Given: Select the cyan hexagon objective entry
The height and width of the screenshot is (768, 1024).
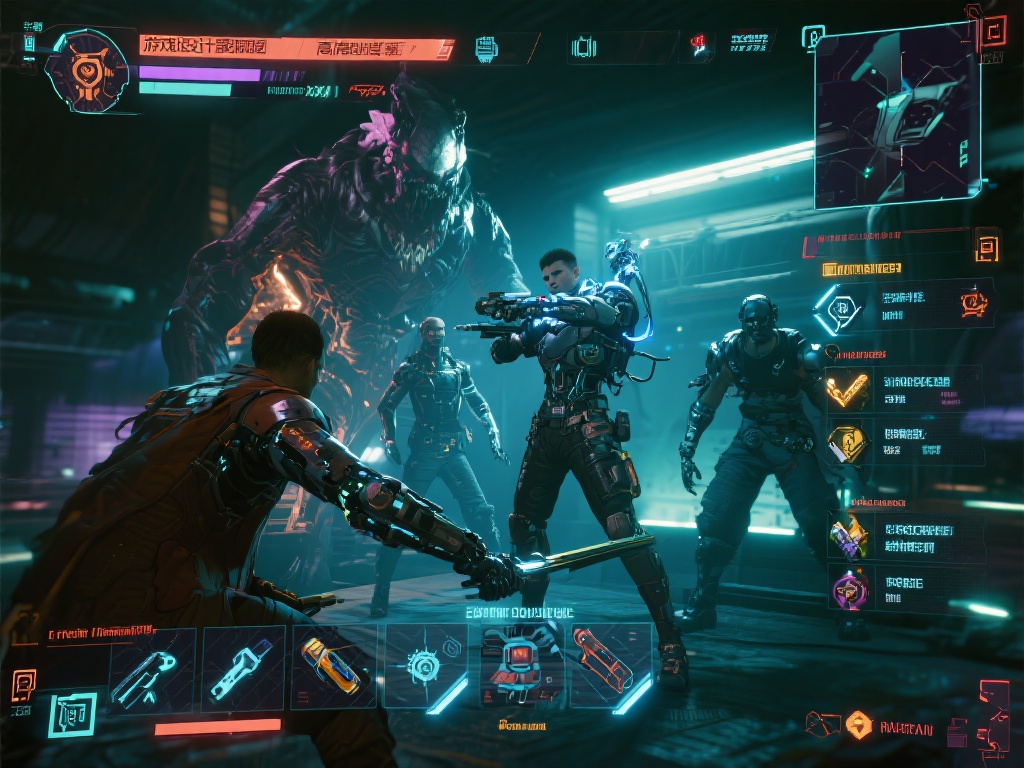Looking at the screenshot, I should tap(838, 308).
